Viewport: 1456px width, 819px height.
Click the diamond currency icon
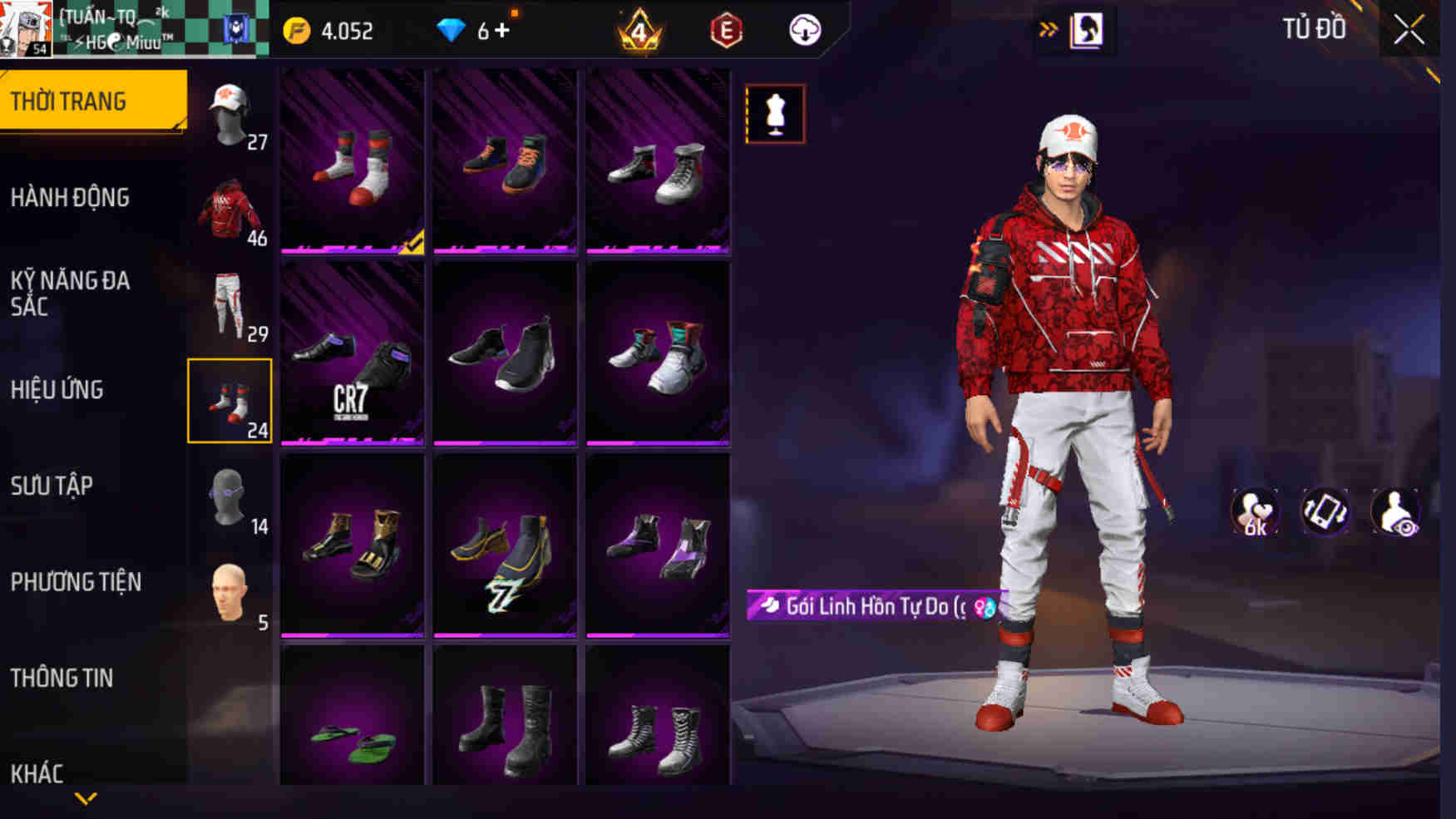tap(452, 32)
